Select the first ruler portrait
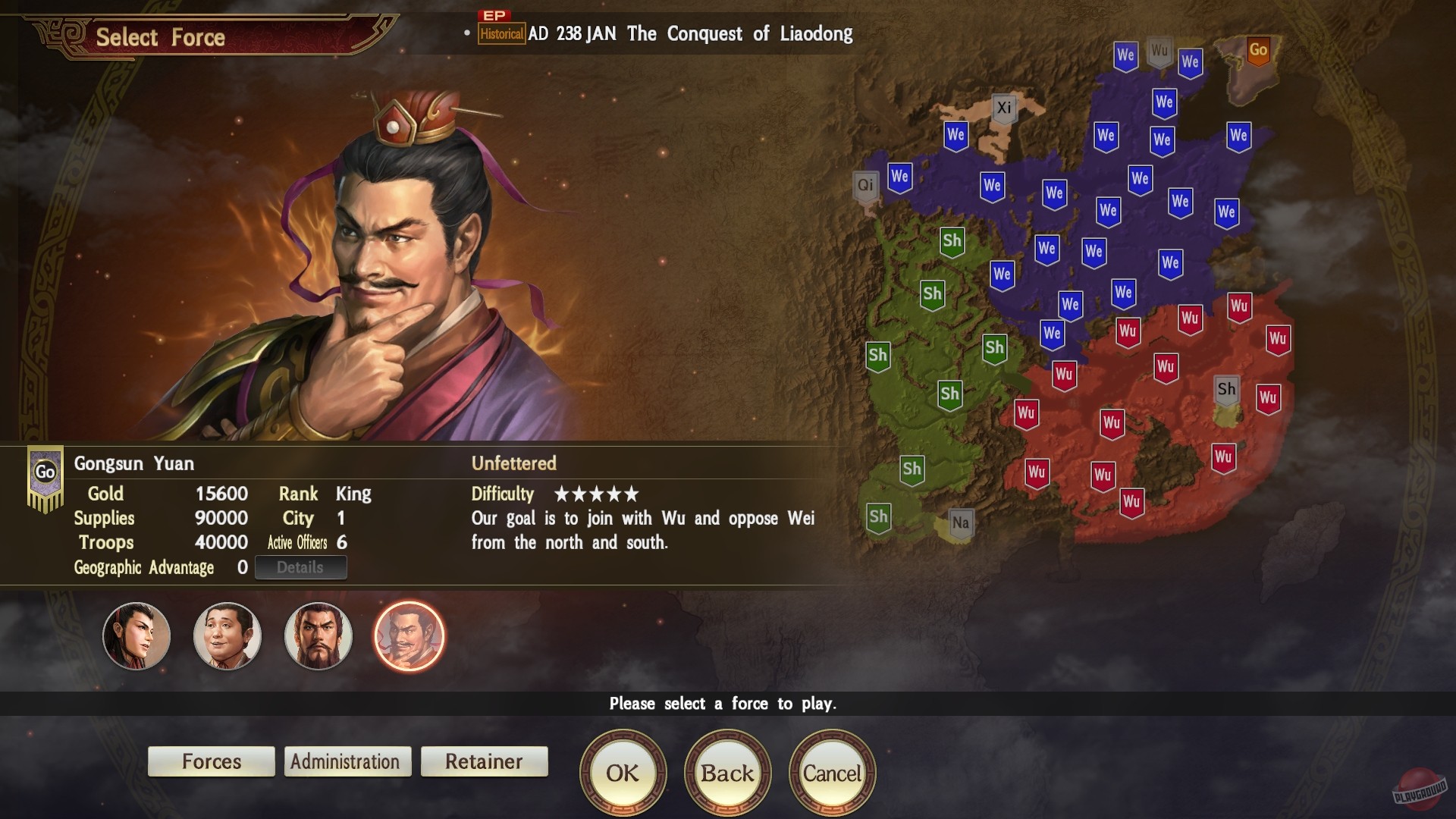Screen dimensions: 1456x819 (135, 636)
